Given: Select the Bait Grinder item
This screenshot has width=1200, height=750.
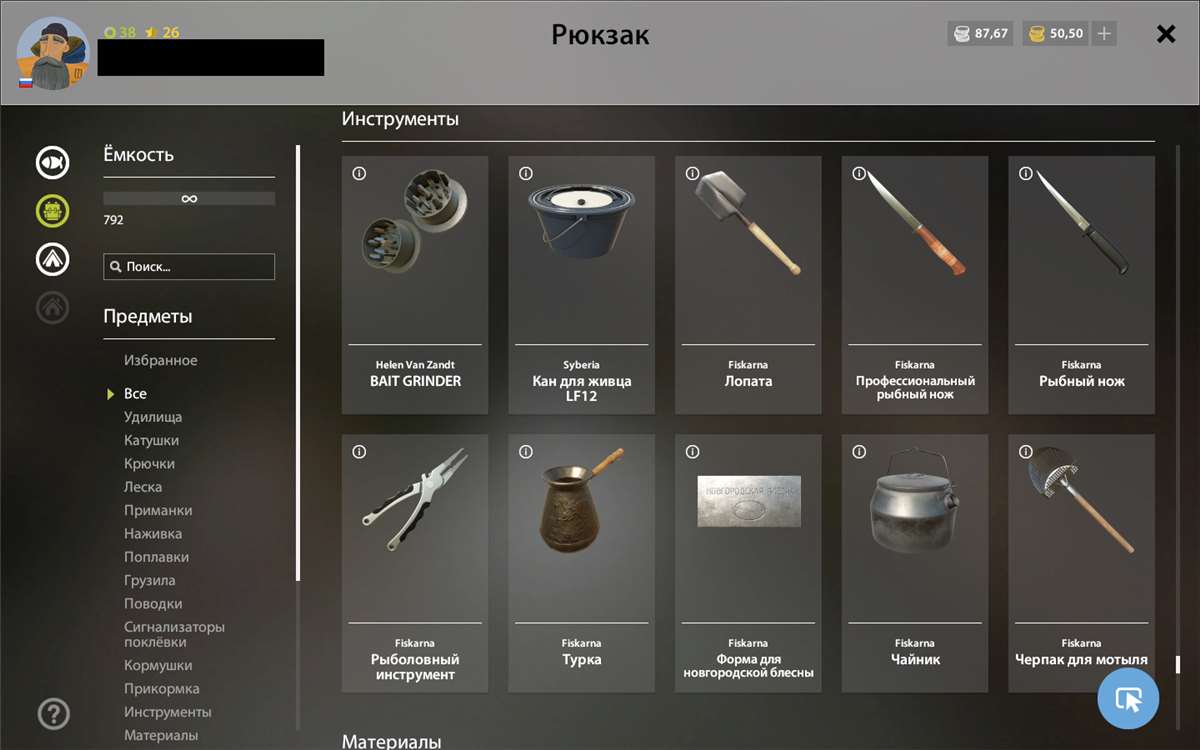Looking at the screenshot, I should 415,284.
